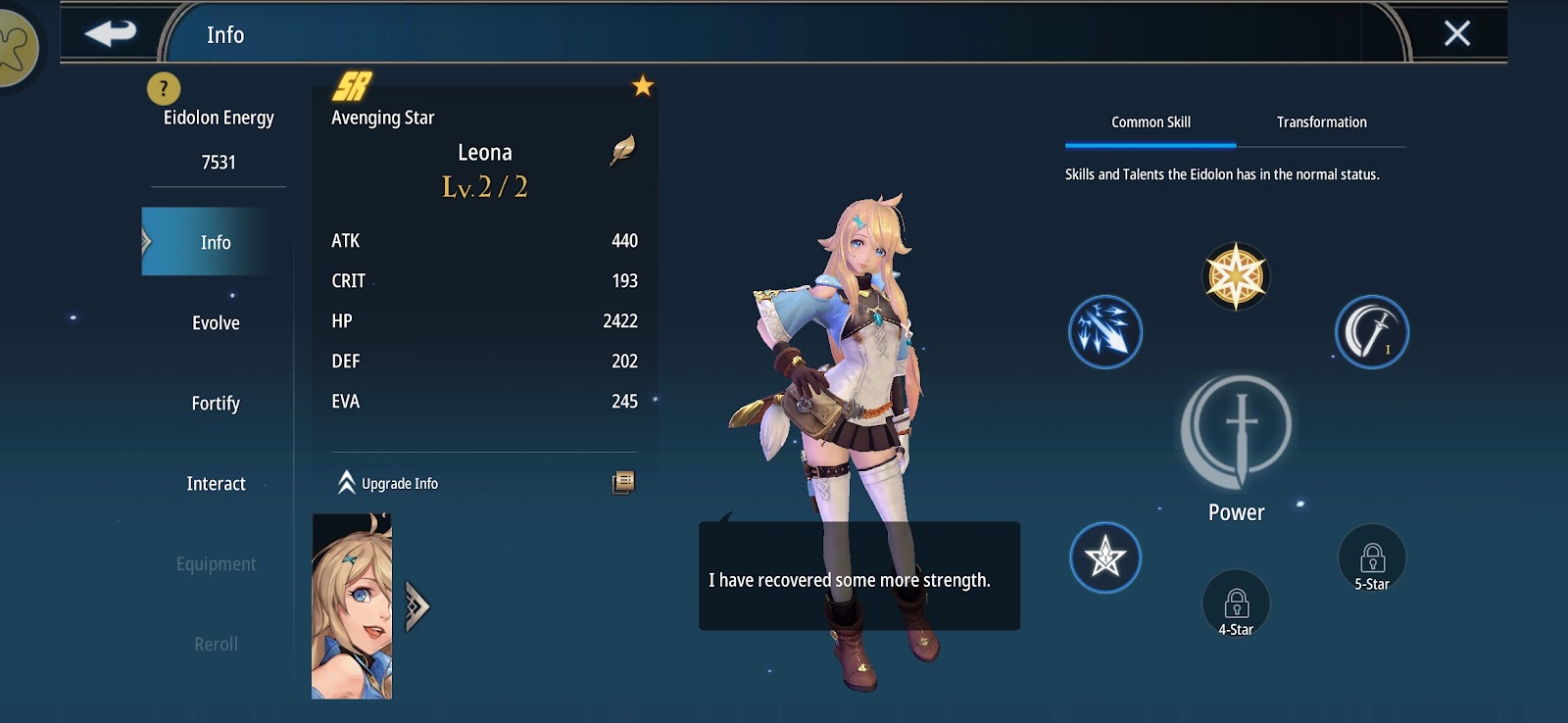Select the gold compass star skill
The image size is (1568, 723).
pos(1236,276)
